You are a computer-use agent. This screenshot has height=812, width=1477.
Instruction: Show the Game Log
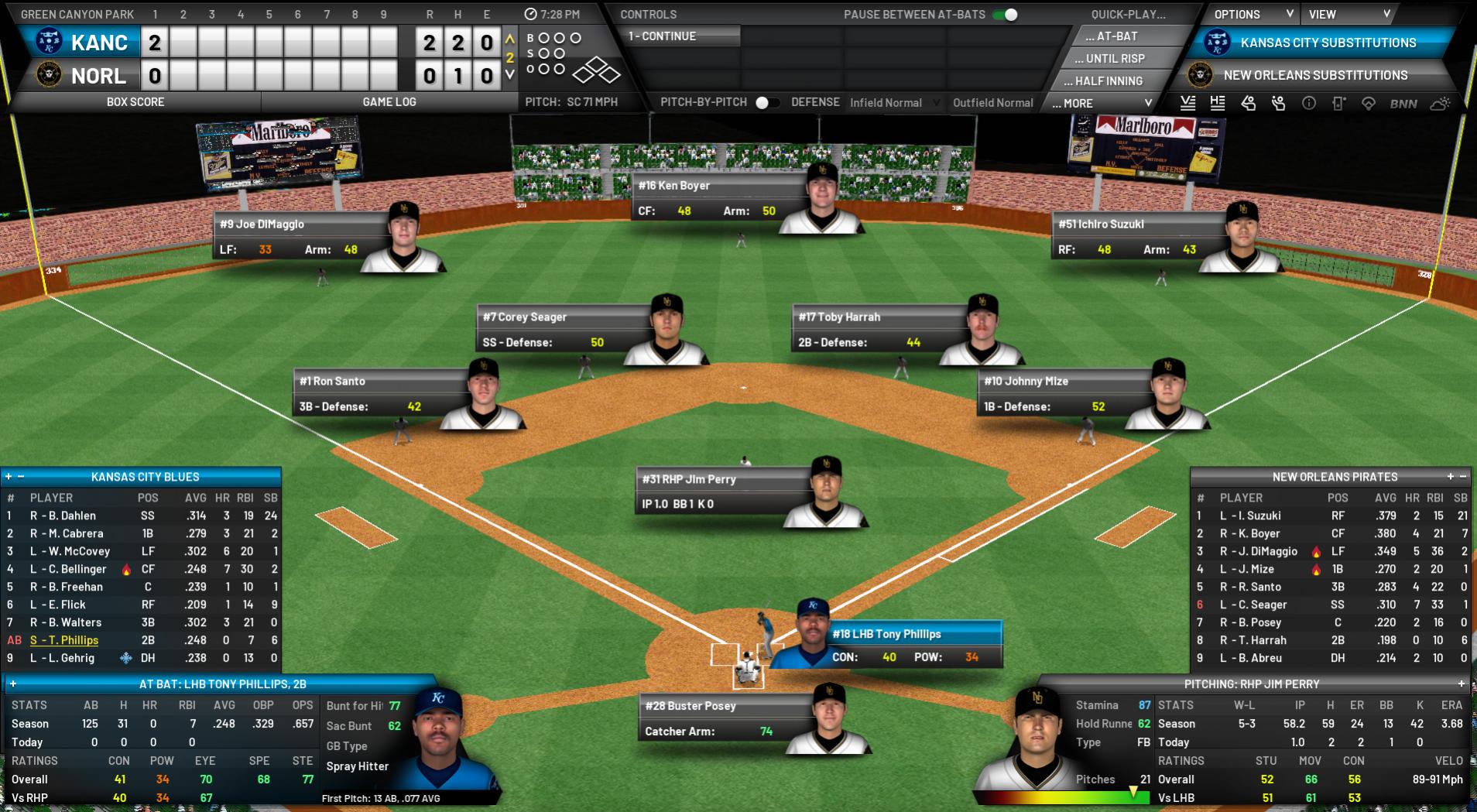(389, 101)
